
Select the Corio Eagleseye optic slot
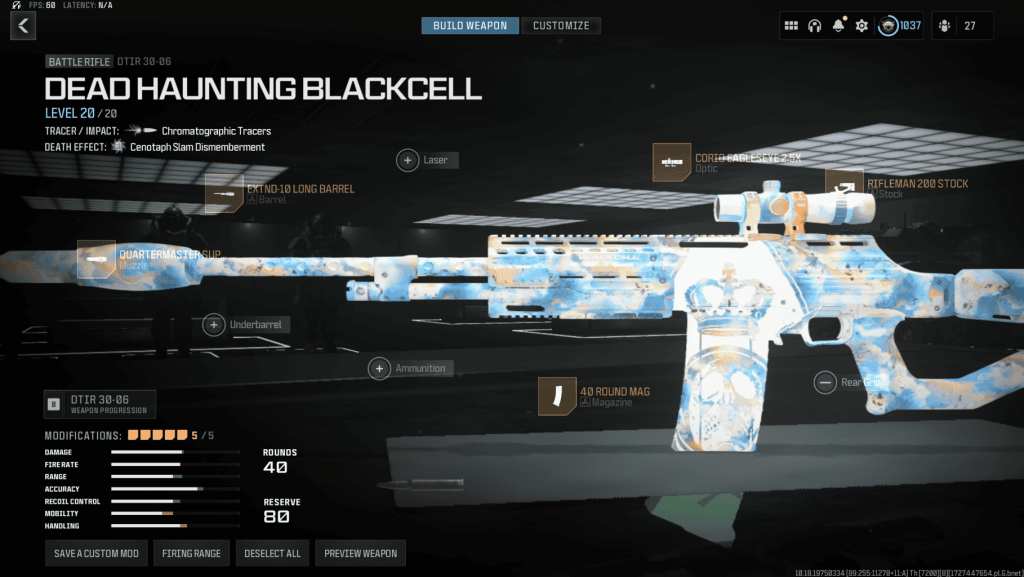point(672,163)
